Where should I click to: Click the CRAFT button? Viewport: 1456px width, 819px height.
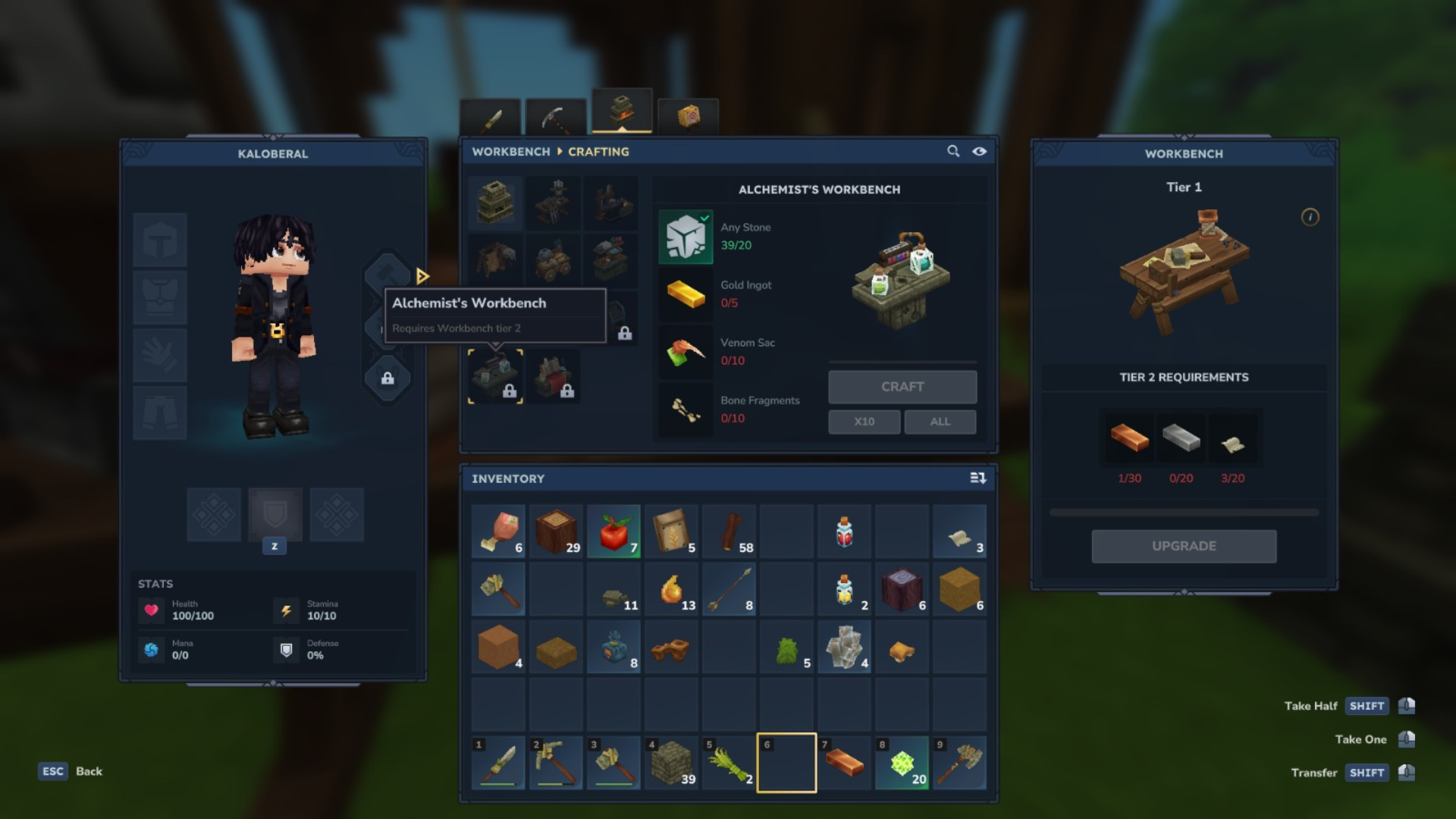point(902,387)
